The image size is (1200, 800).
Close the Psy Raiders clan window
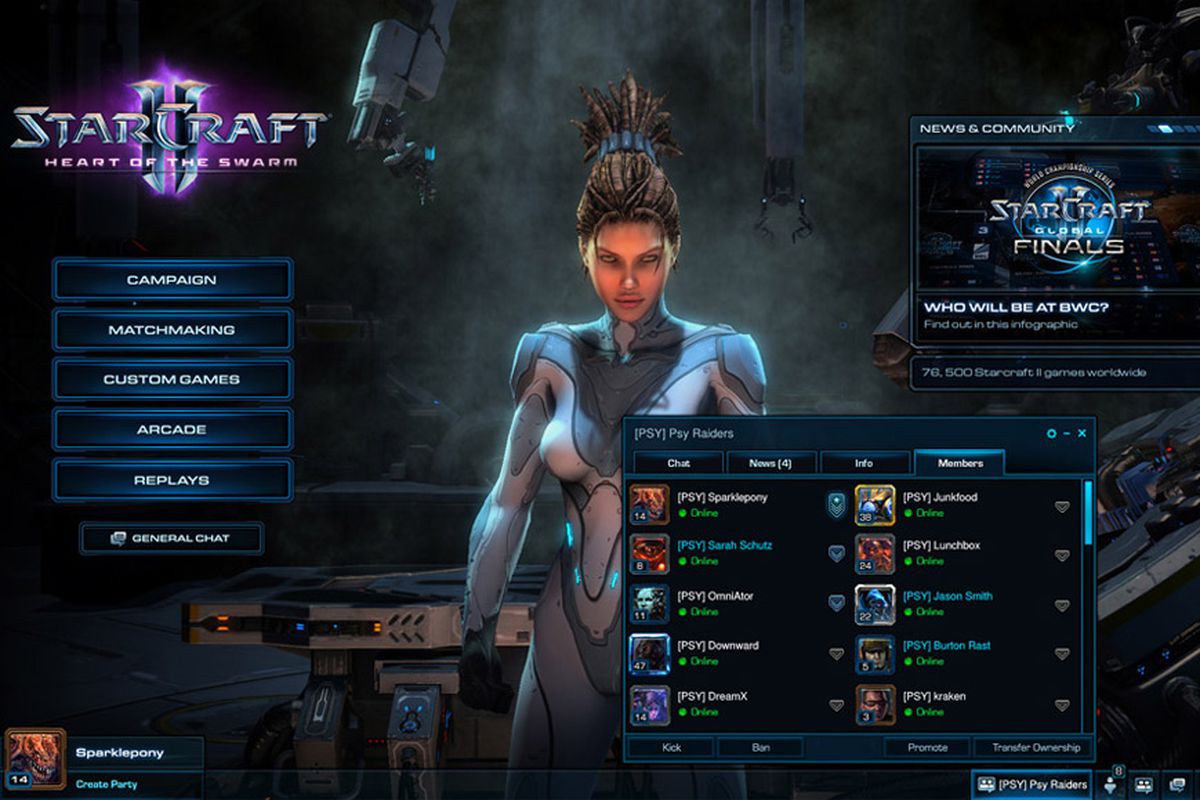pos(1082,433)
